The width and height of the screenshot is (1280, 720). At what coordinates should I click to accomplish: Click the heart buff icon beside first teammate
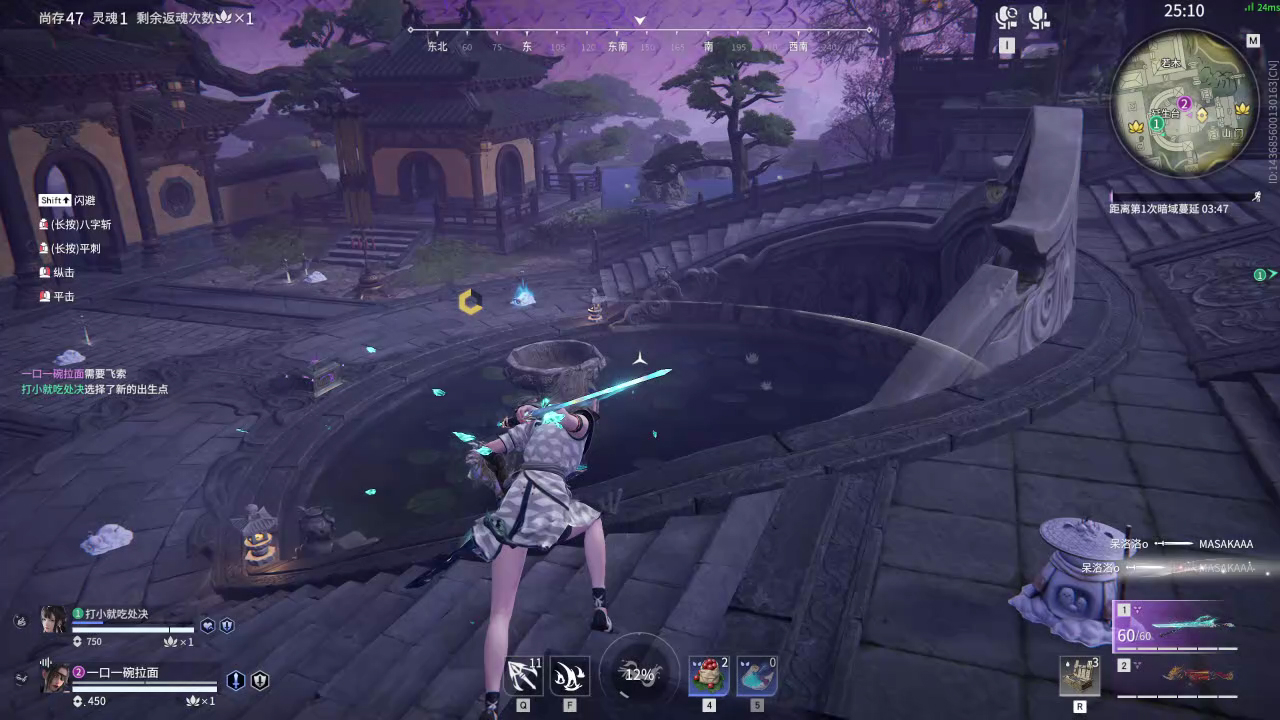coord(207,626)
